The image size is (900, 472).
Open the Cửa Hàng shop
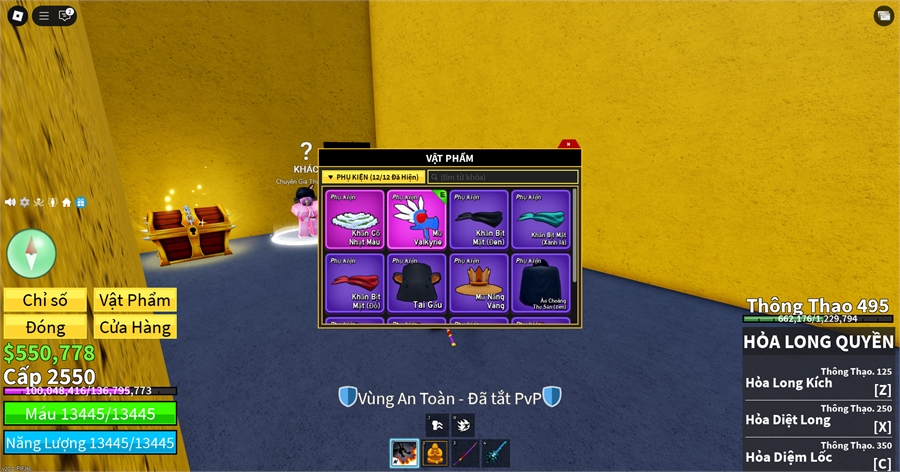pyautogui.click(x=135, y=327)
